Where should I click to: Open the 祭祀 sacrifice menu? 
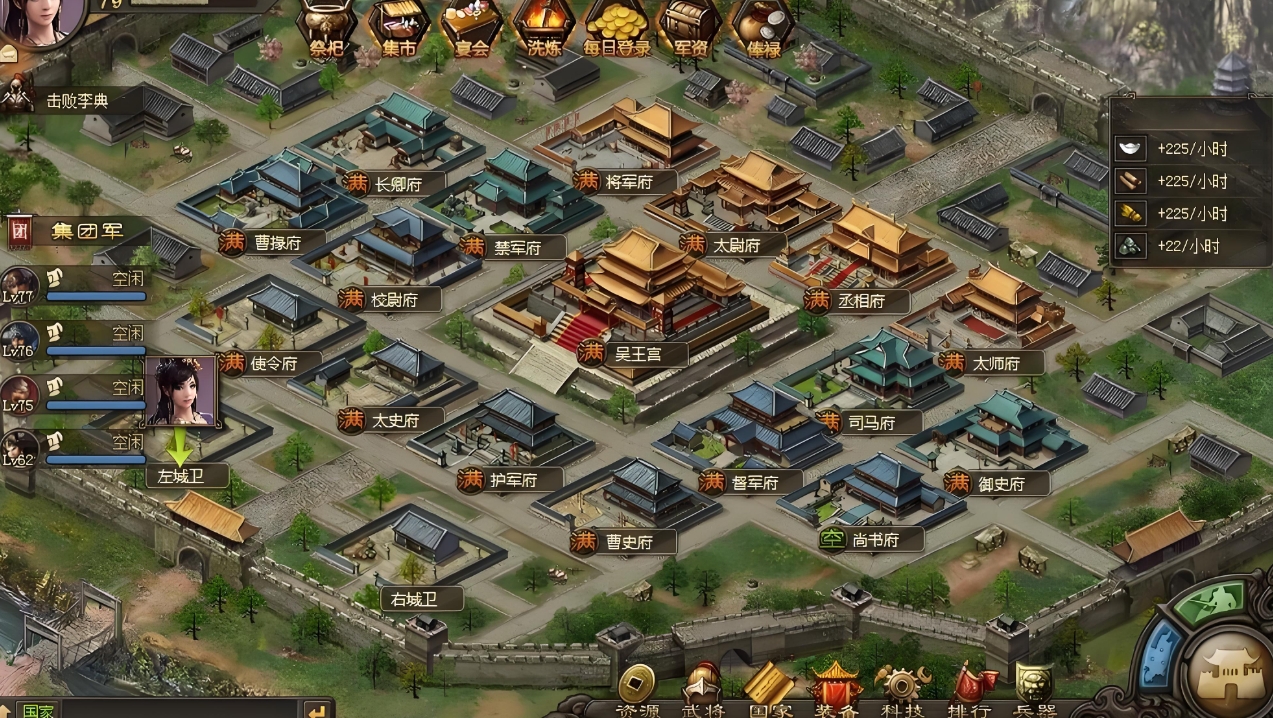[326, 28]
